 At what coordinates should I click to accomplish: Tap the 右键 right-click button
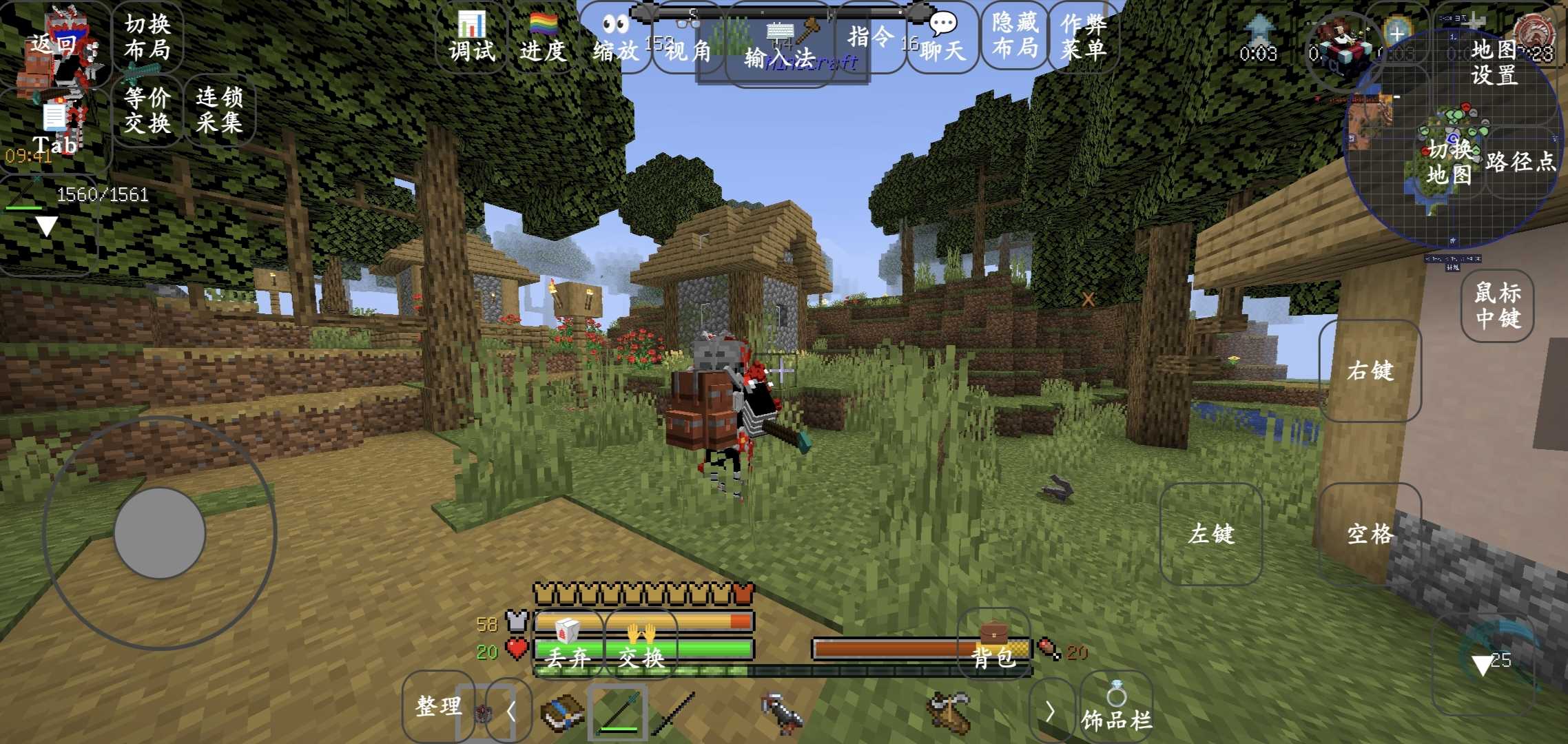(x=1370, y=371)
